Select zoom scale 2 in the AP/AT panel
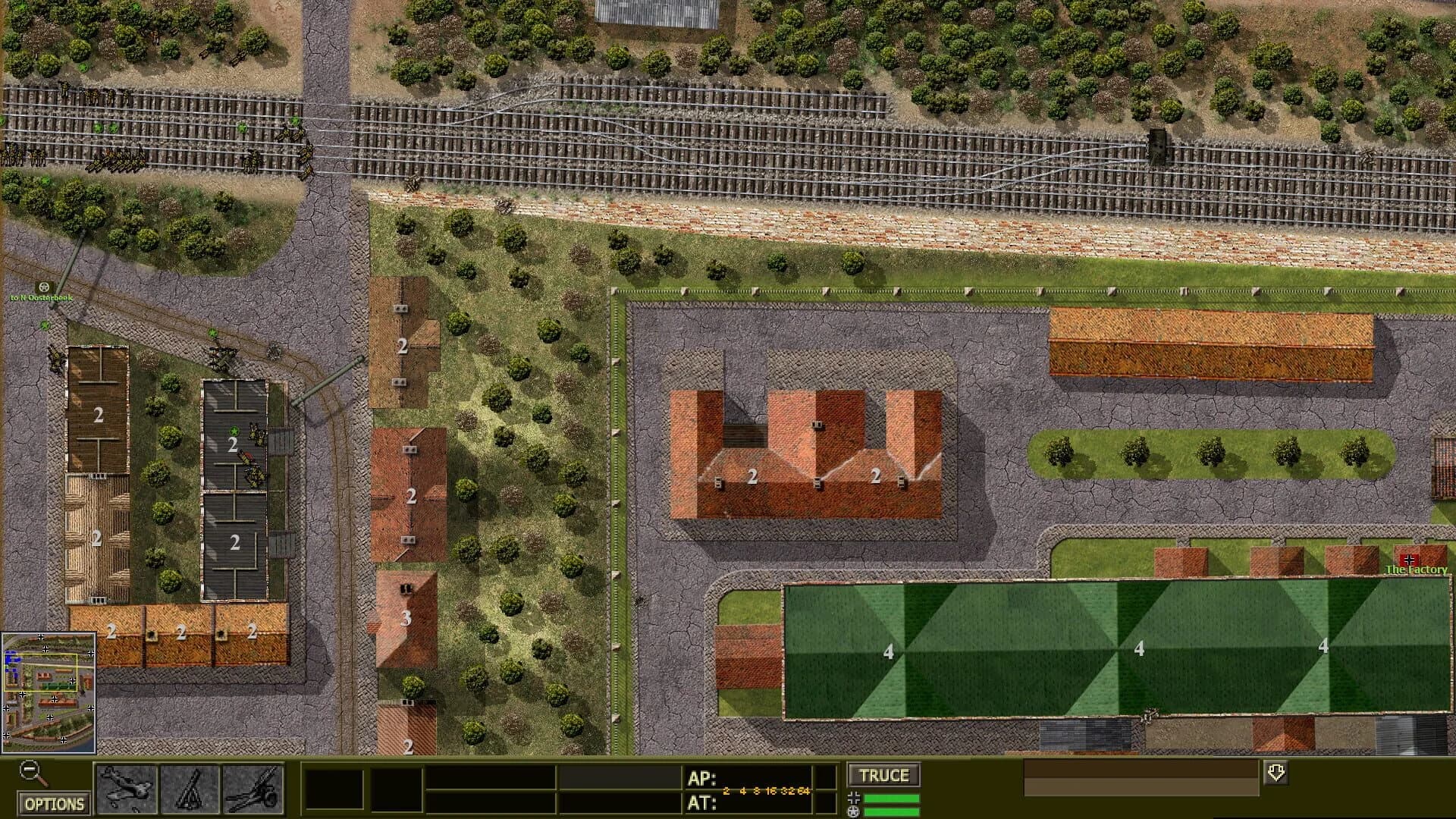Screen dimensions: 1456x819 pyautogui.click(x=726, y=789)
